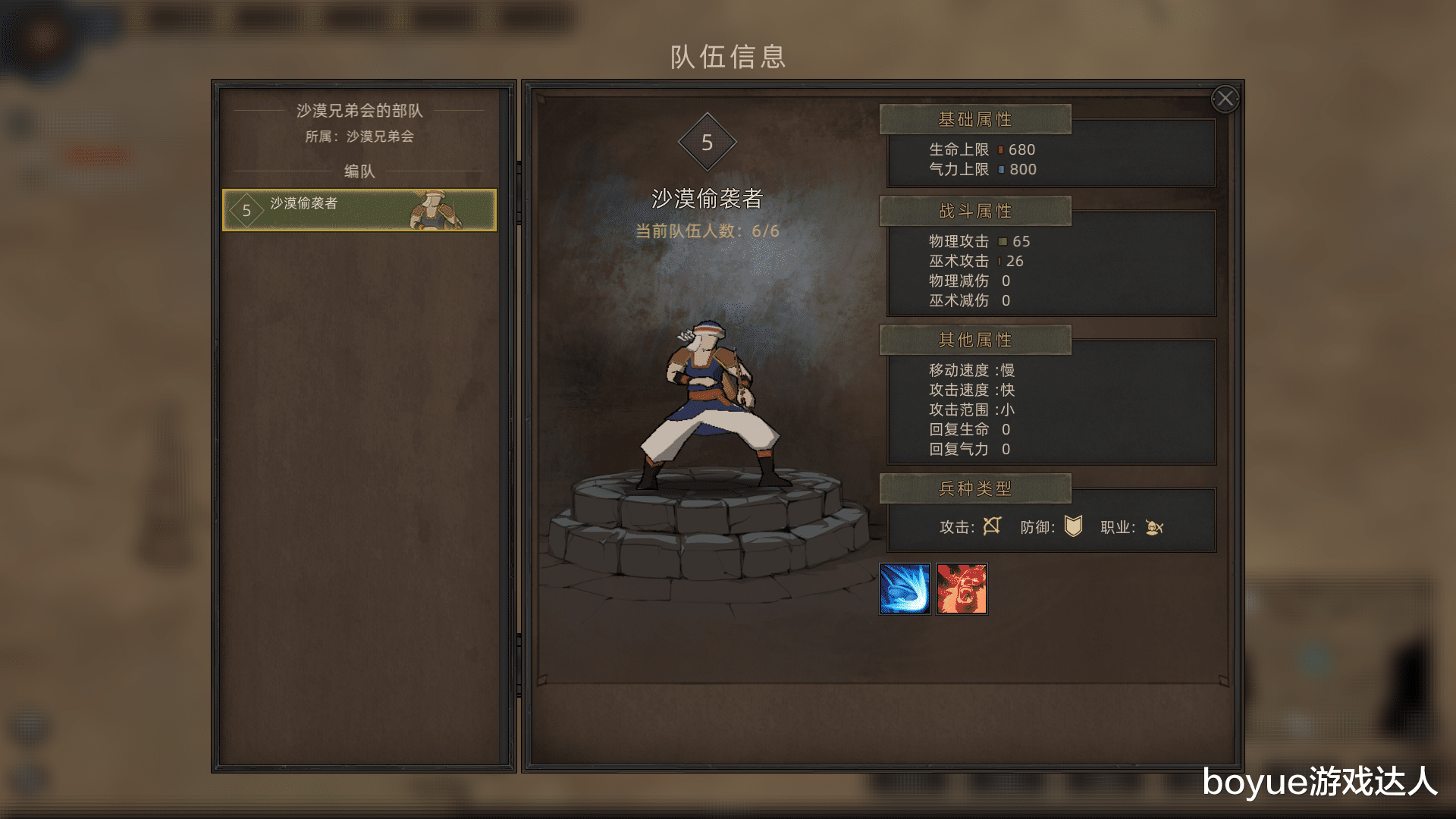Open the 兵种类型 section header

tap(974, 489)
